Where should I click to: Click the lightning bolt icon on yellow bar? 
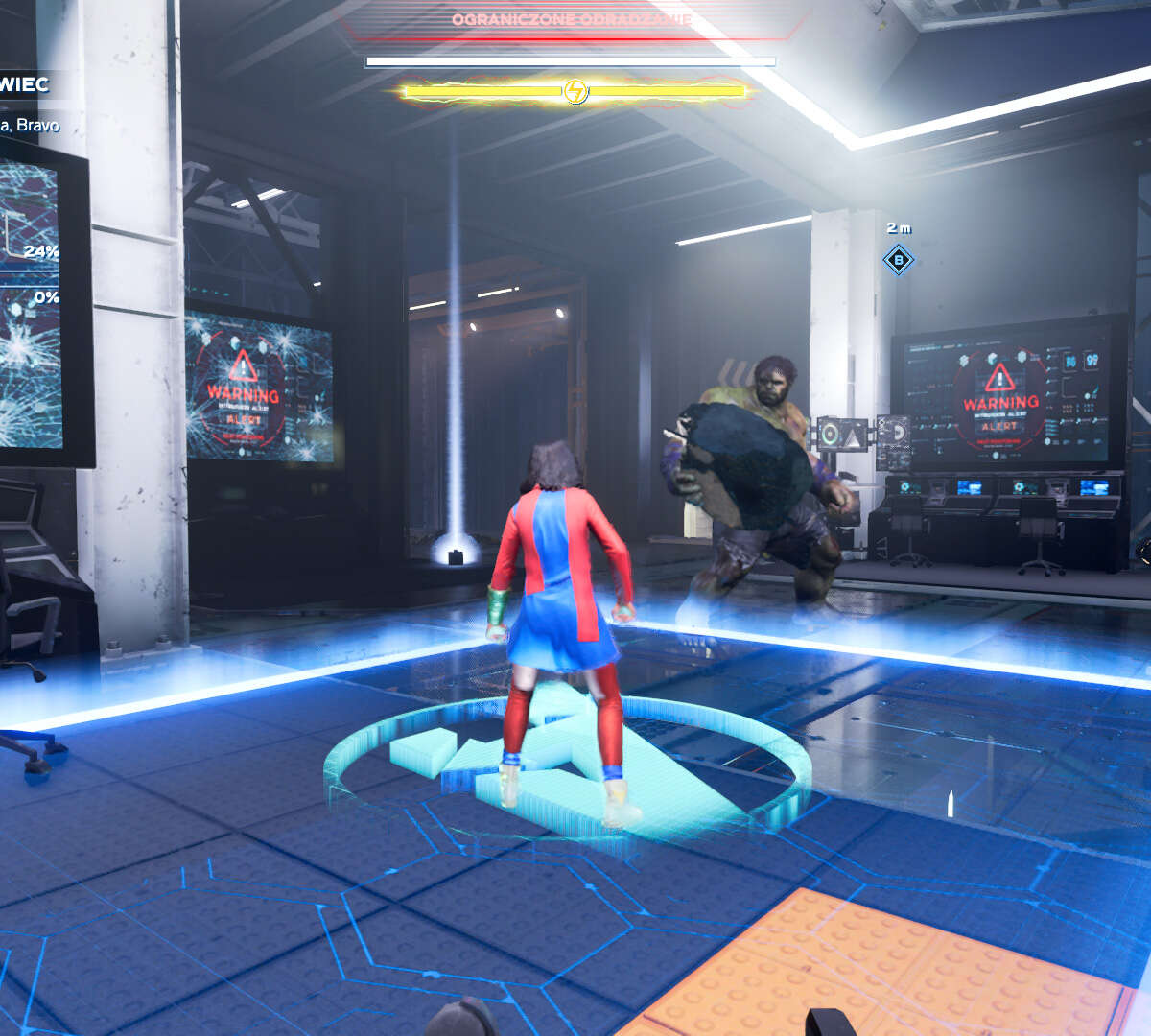pos(575,91)
